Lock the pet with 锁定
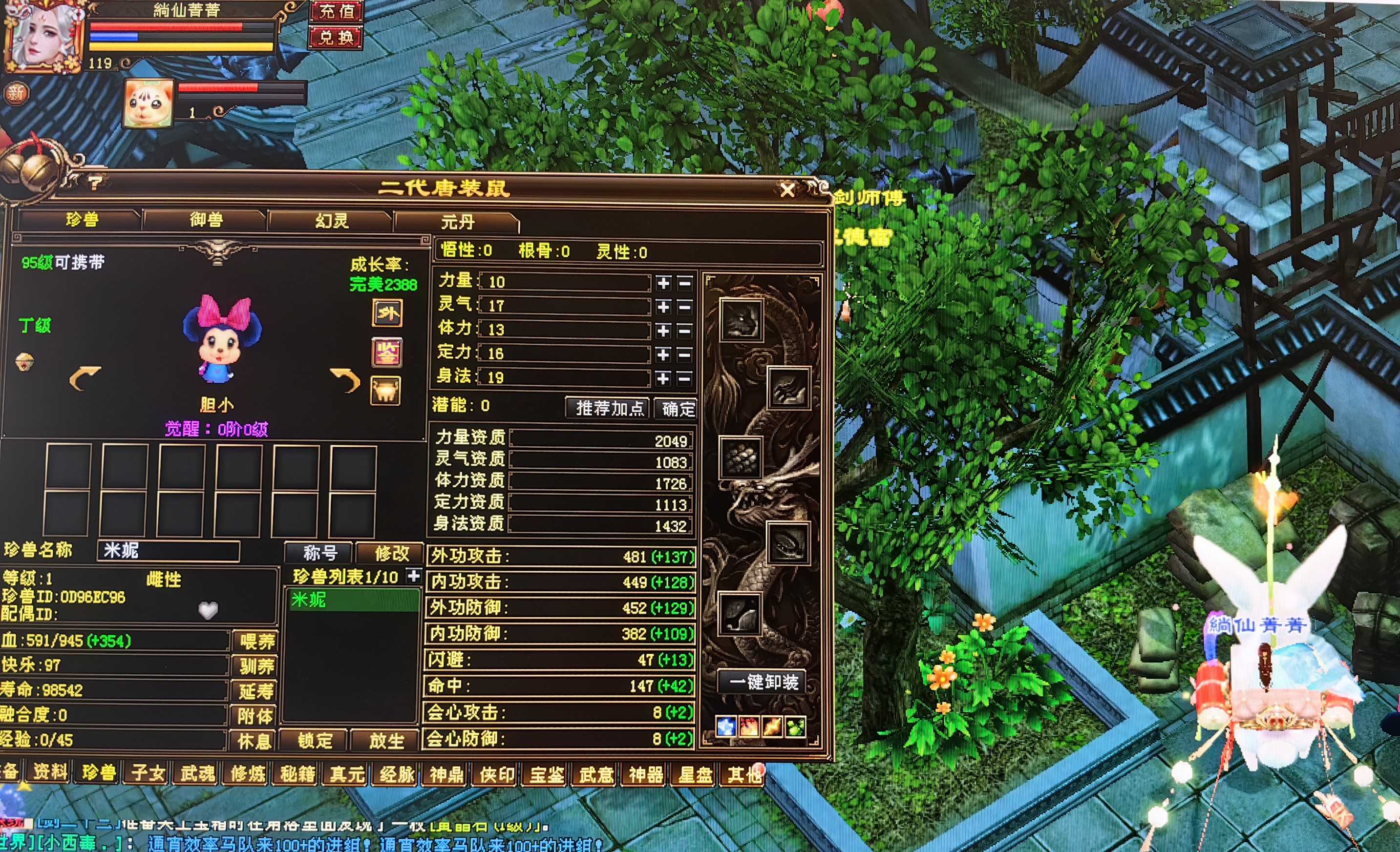Viewport: 1400px width, 852px height. tap(314, 741)
